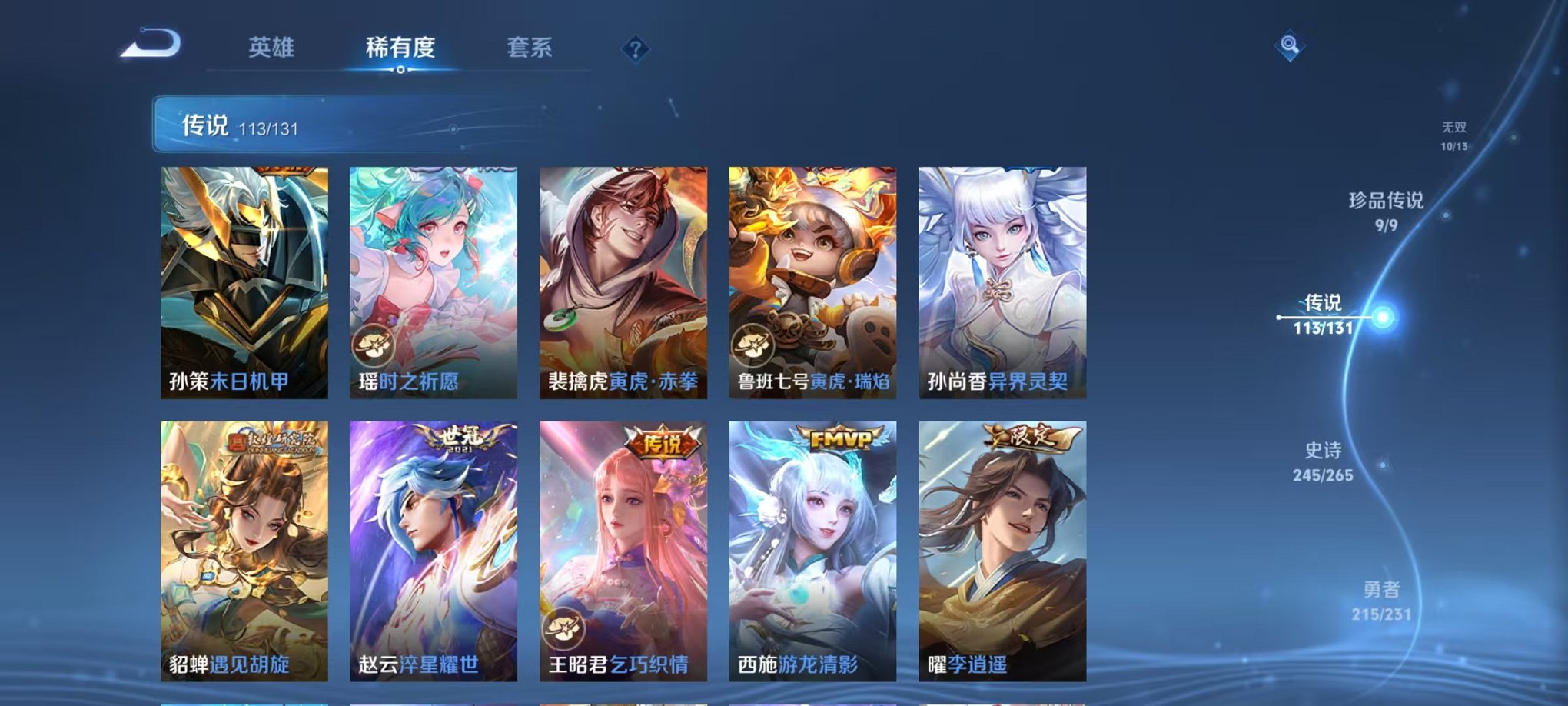Jump to the 无双 10/13 rarity section
This screenshot has width=1568, height=706.
[1454, 131]
